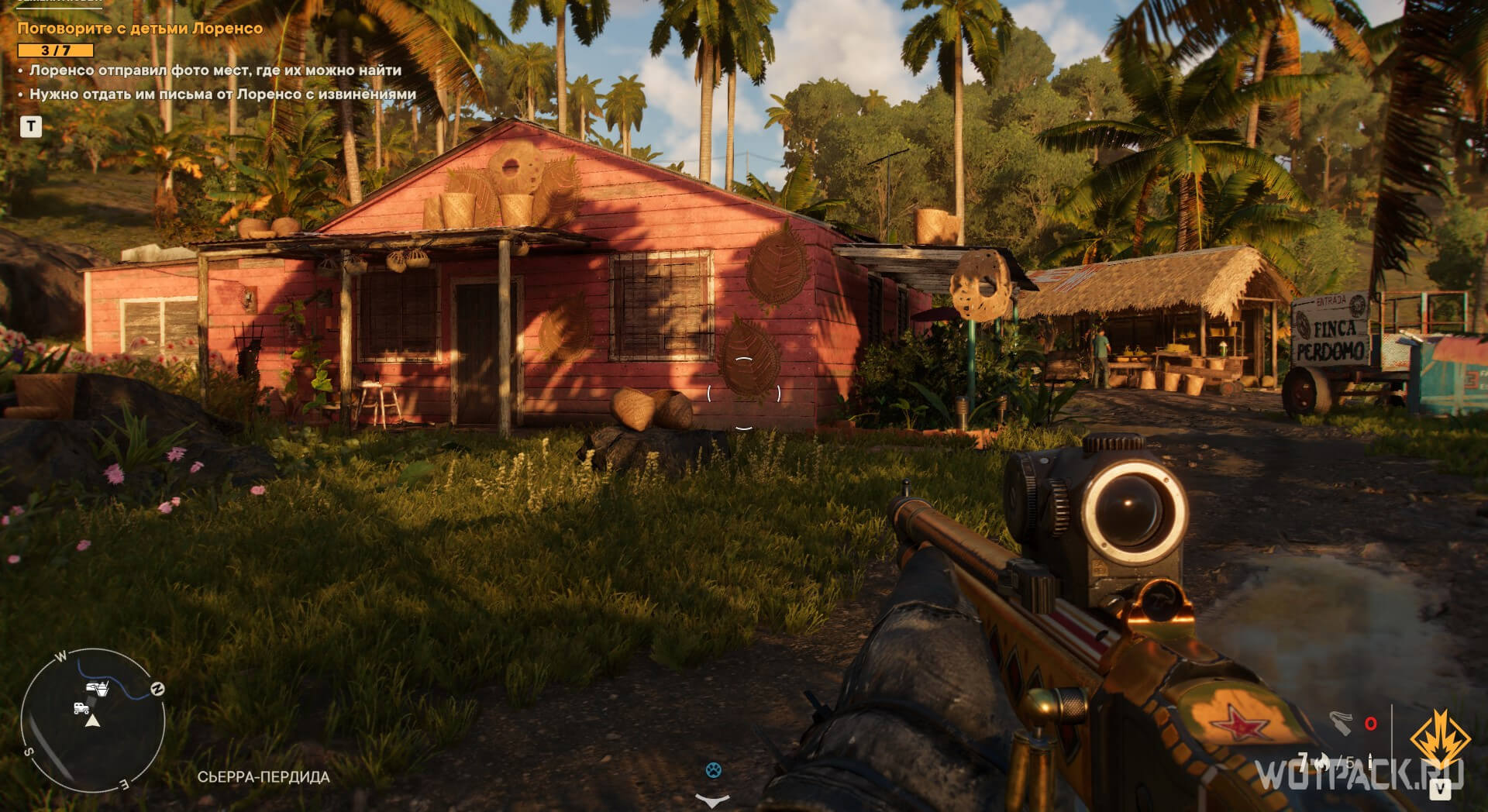Click the blue paw amigo icon

[x=714, y=770]
